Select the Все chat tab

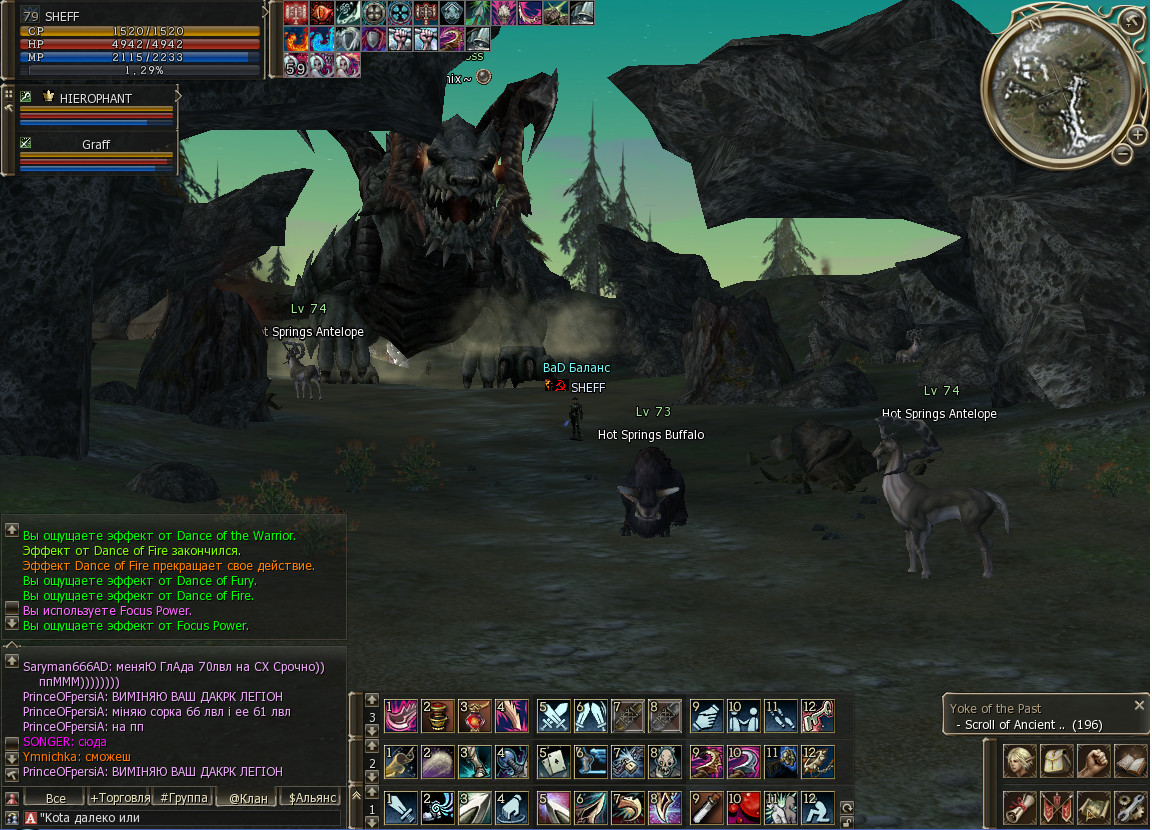click(x=56, y=797)
